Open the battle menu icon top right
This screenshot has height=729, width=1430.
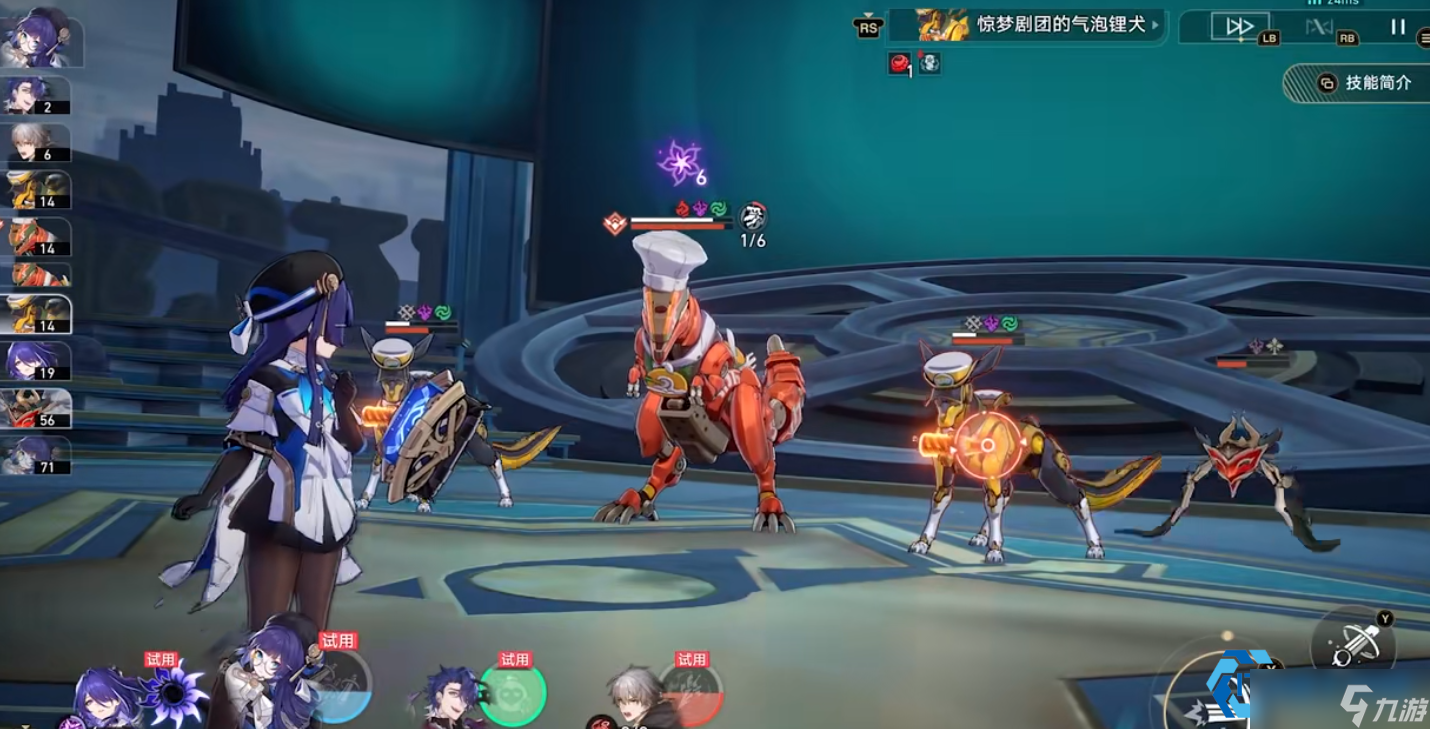[x=1425, y=37]
